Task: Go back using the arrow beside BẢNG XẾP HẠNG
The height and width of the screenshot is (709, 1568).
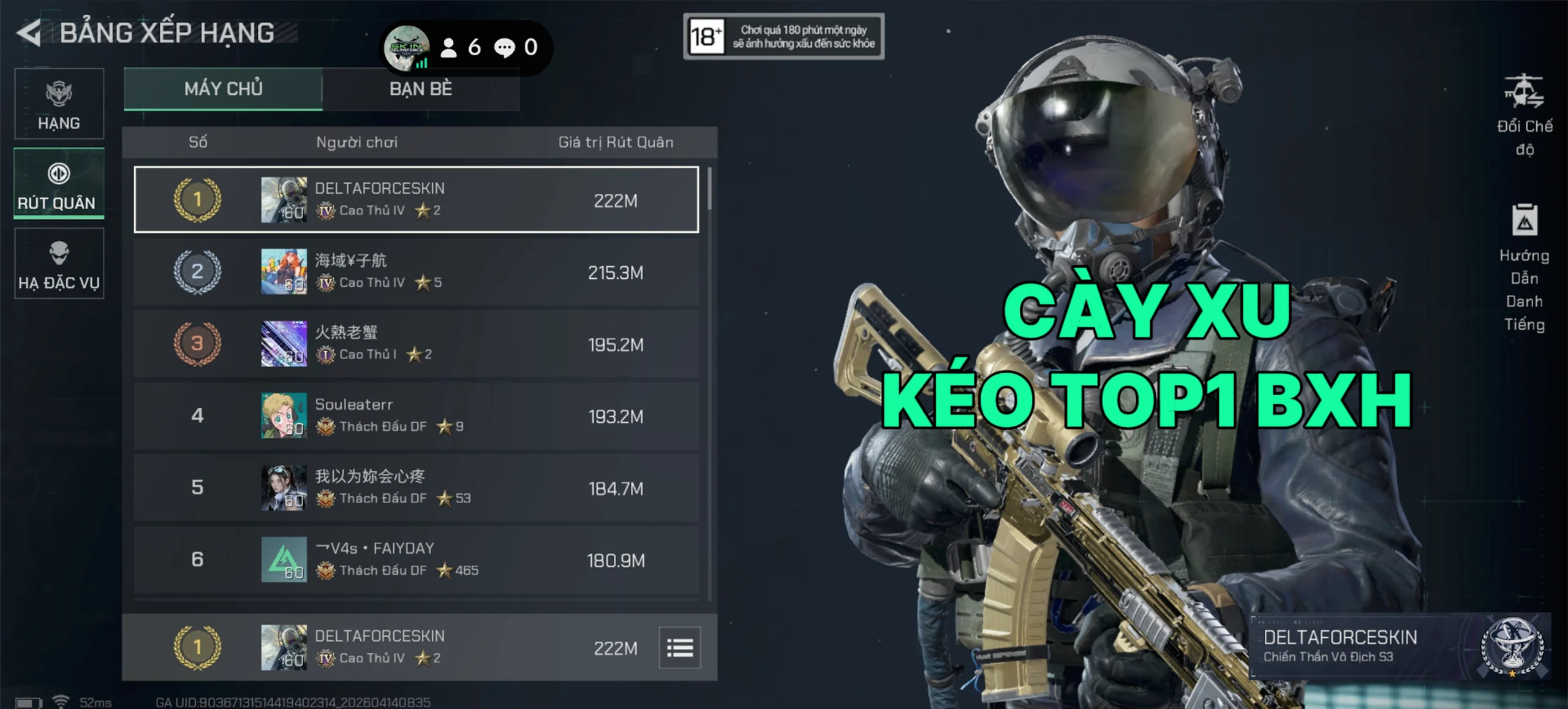Action: (29, 32)
